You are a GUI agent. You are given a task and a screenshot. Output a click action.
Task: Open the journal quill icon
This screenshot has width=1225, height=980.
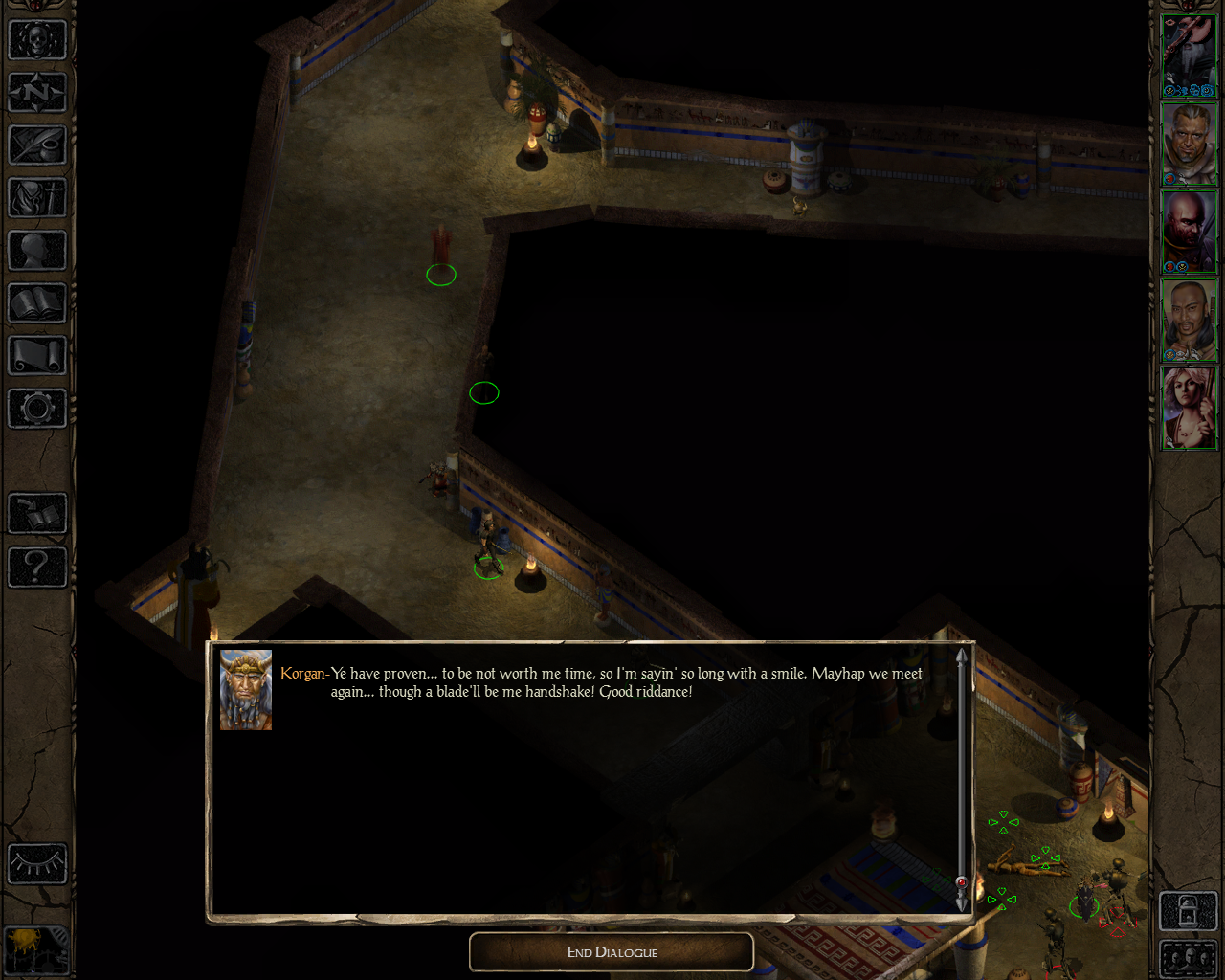click(x=37, y=145)
